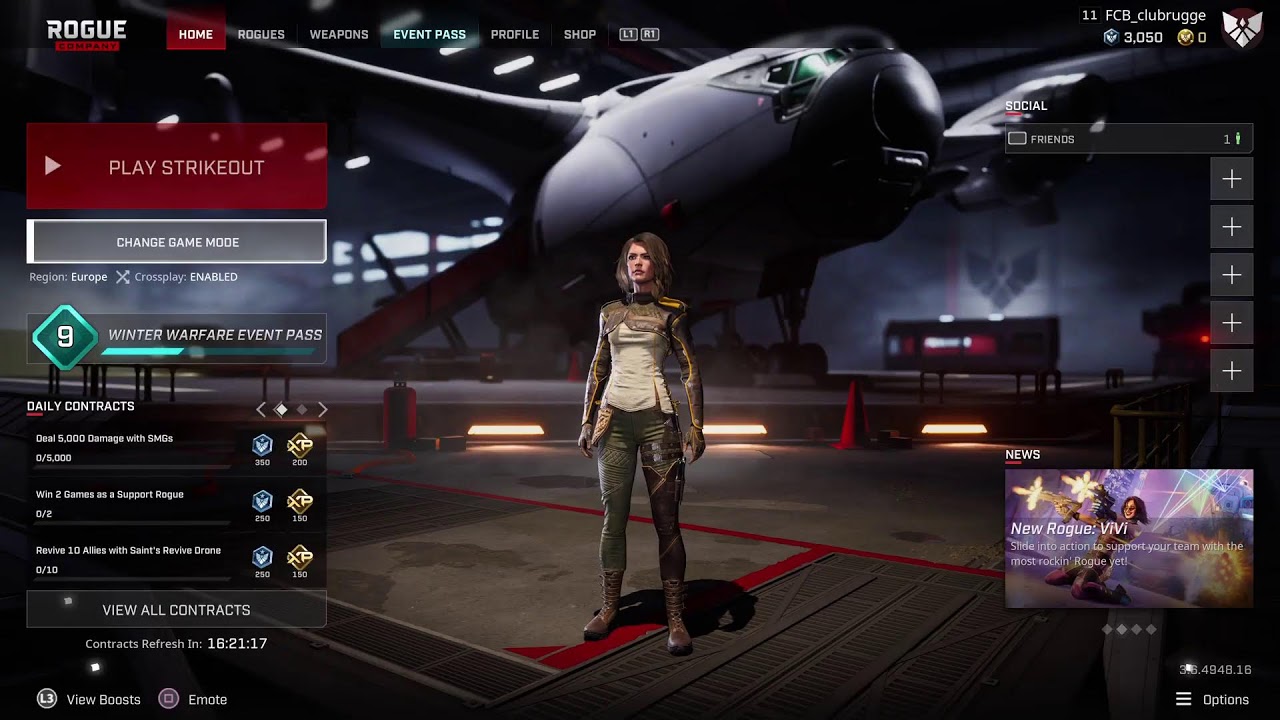Open the New Rogue ViVi news

(x=1128, y=538)
